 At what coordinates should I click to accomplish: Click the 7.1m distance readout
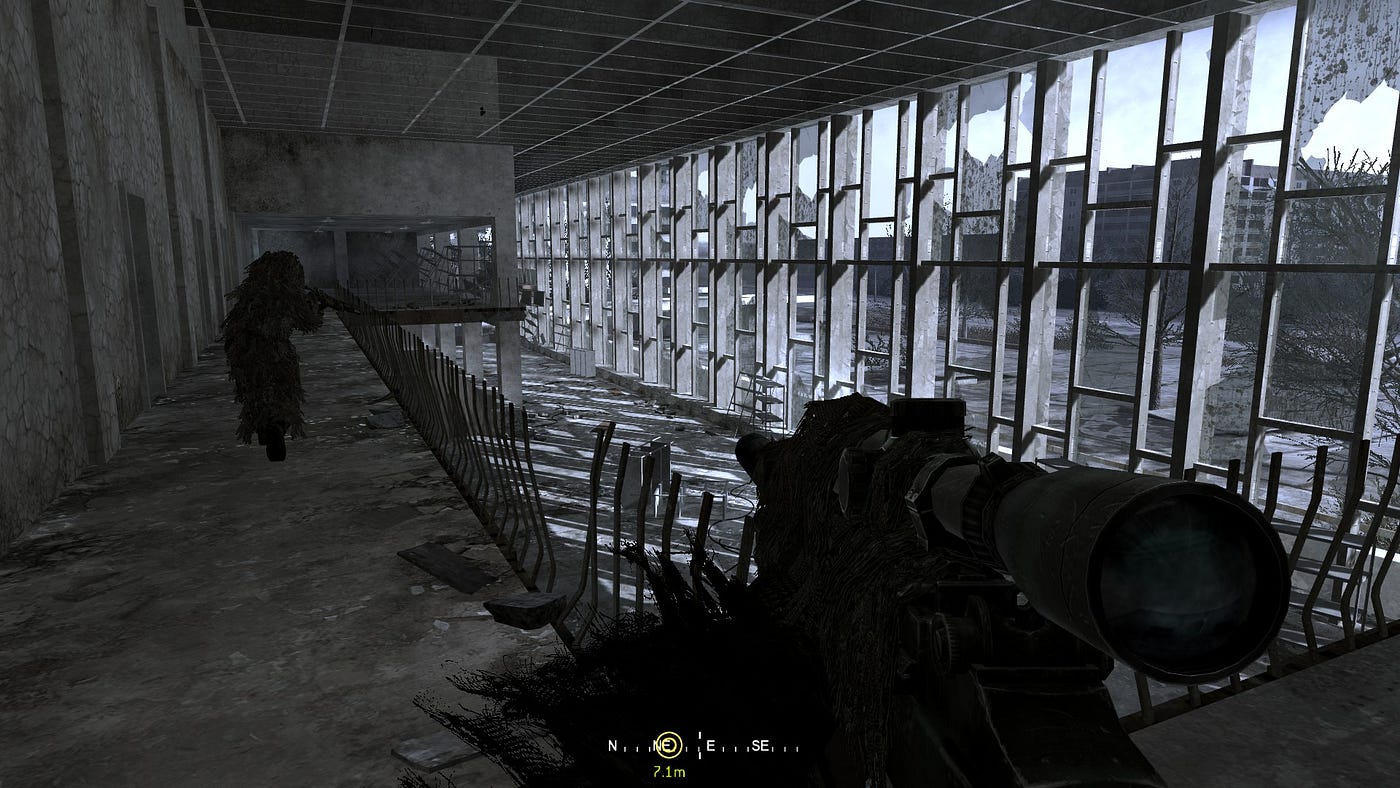669,772
